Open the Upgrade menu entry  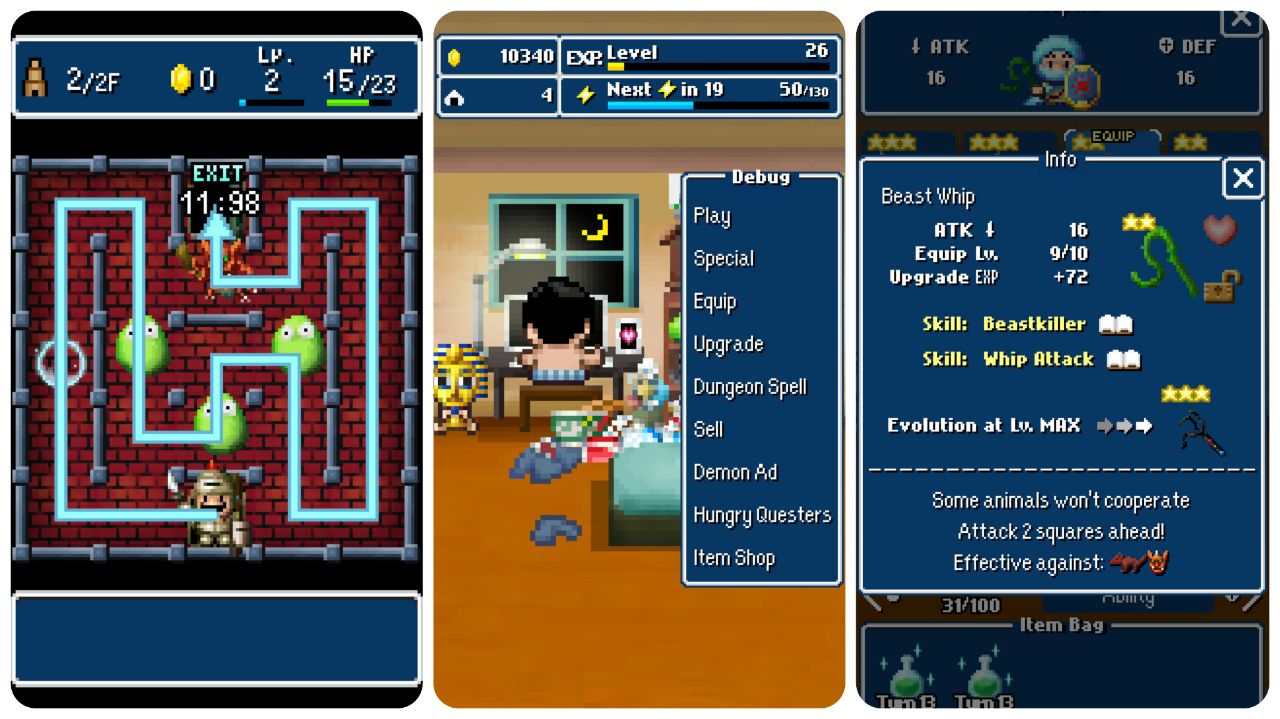[728, 345]
